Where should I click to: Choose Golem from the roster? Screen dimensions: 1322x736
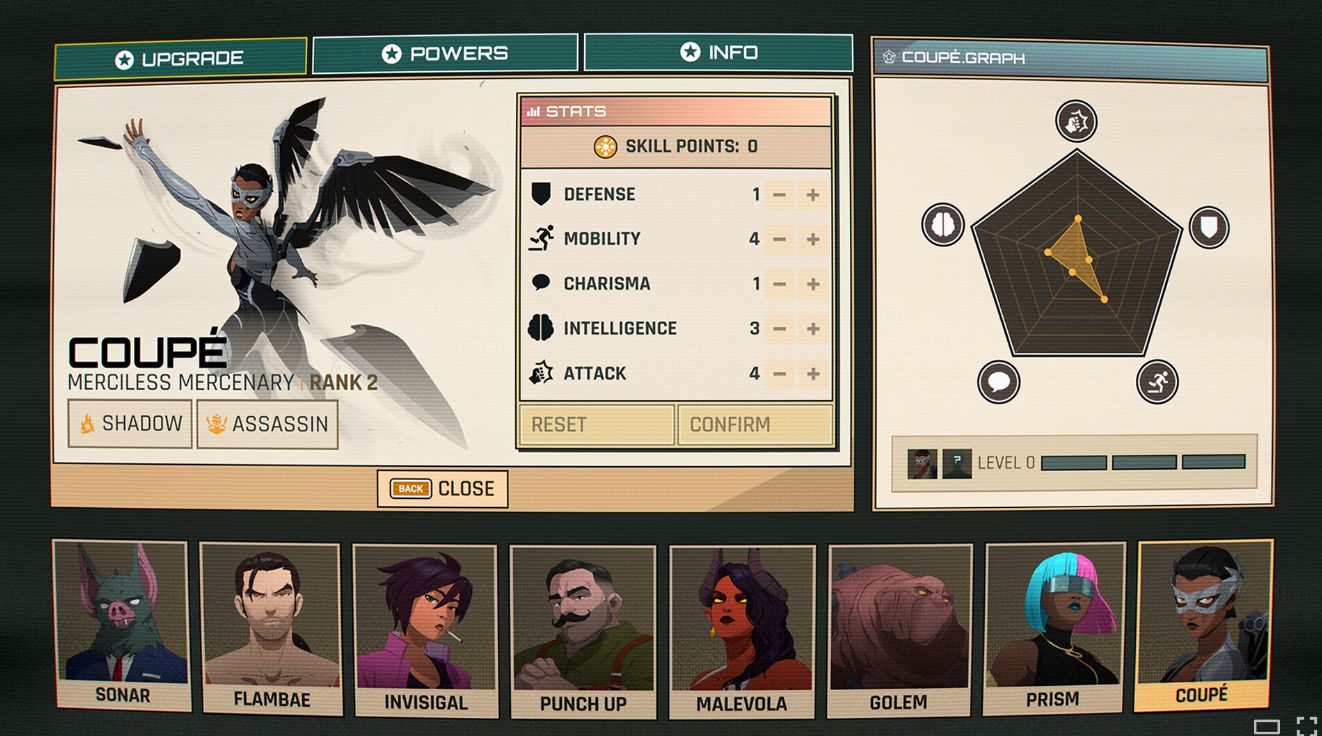899,630
